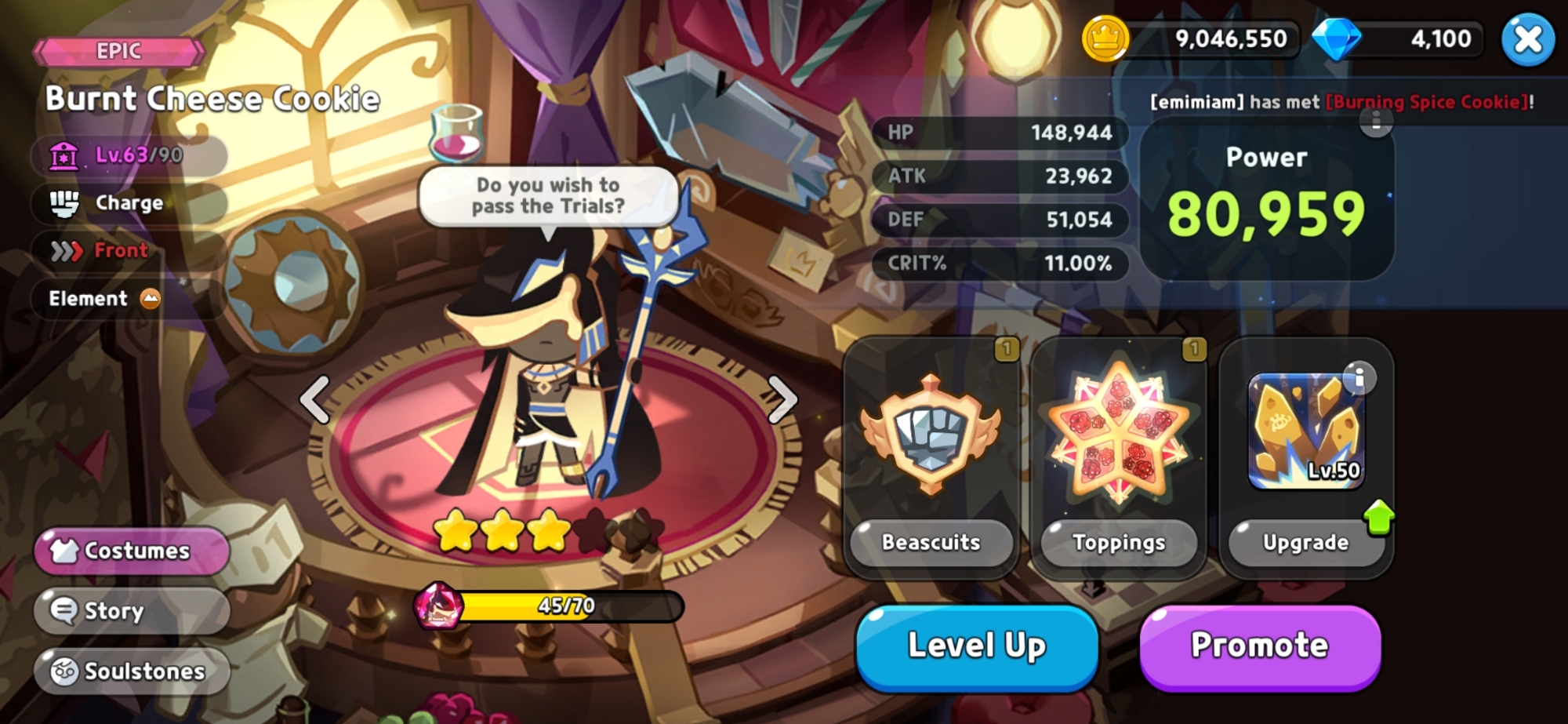Show the next cookie with right arrow
Screen dimensions: 1568x724
tap(781, 399)
